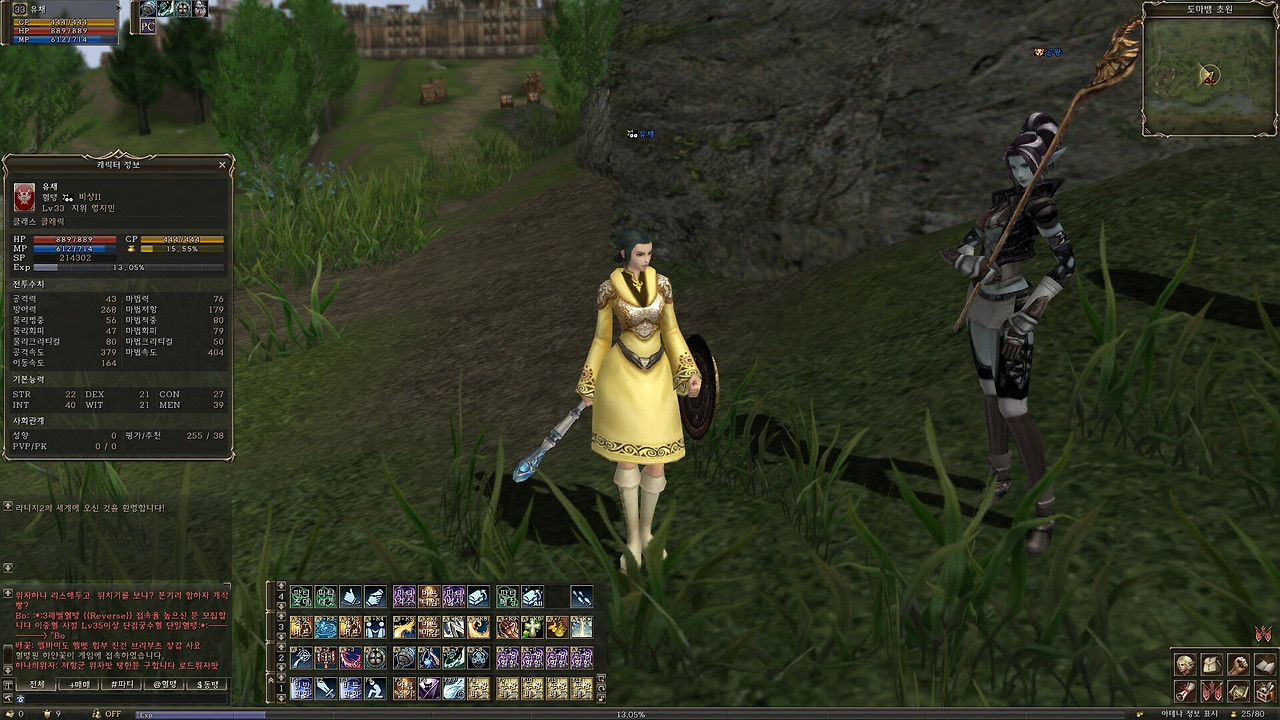Open the actions menu fist icon
The image size is (1280, 720).
click(1238, 665)
